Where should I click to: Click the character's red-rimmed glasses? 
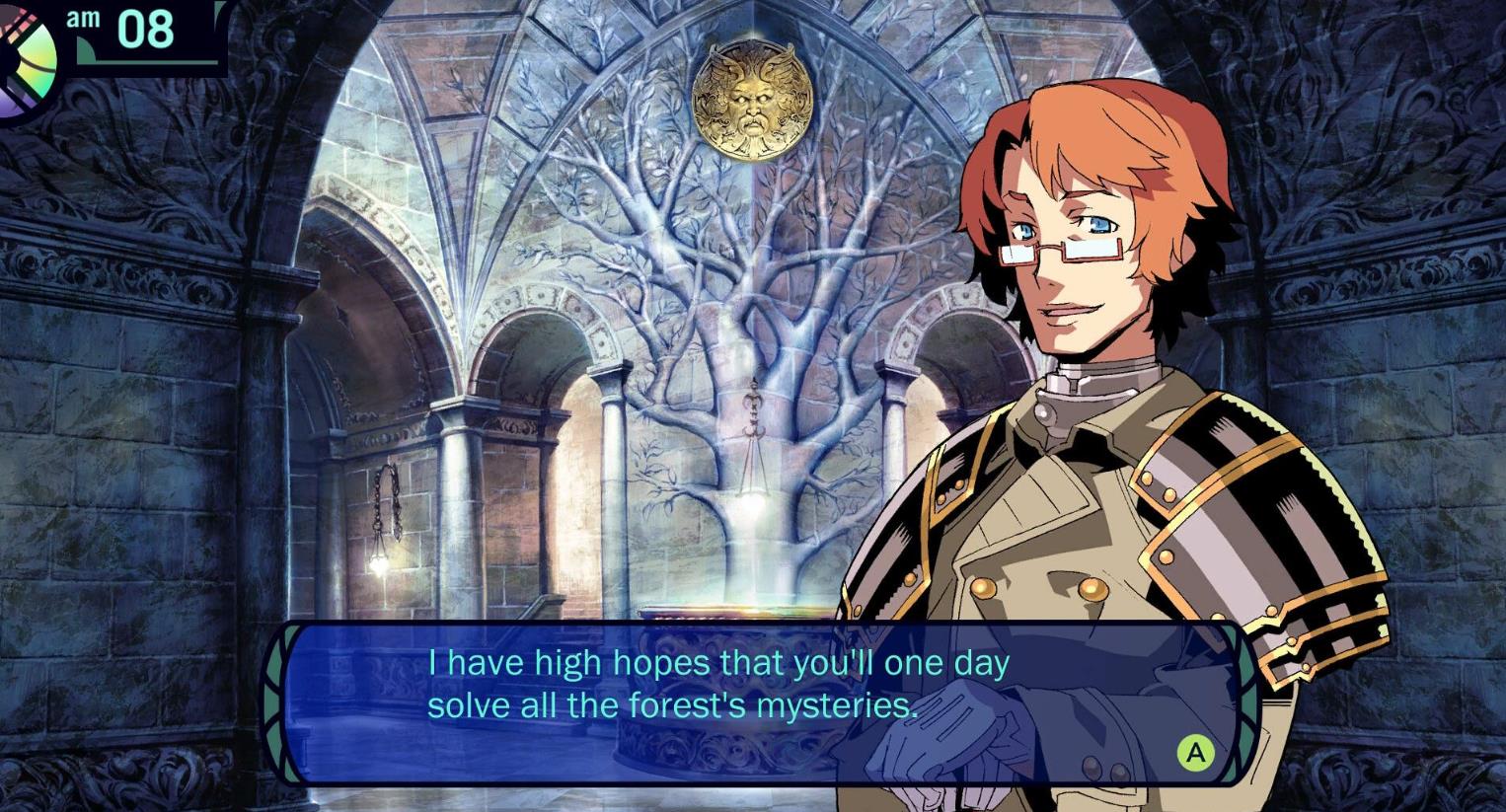[x=1061, y=250]
